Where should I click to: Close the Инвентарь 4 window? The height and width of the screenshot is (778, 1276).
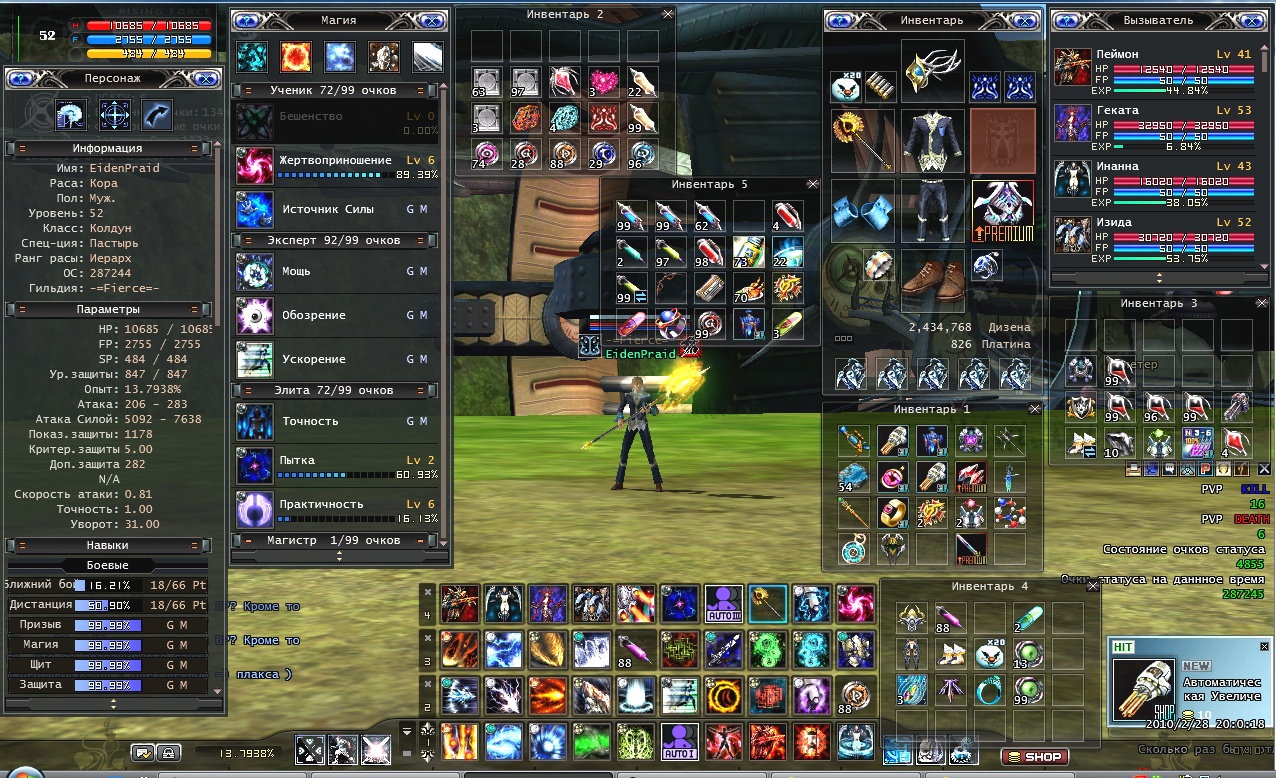coord(1092,587)
